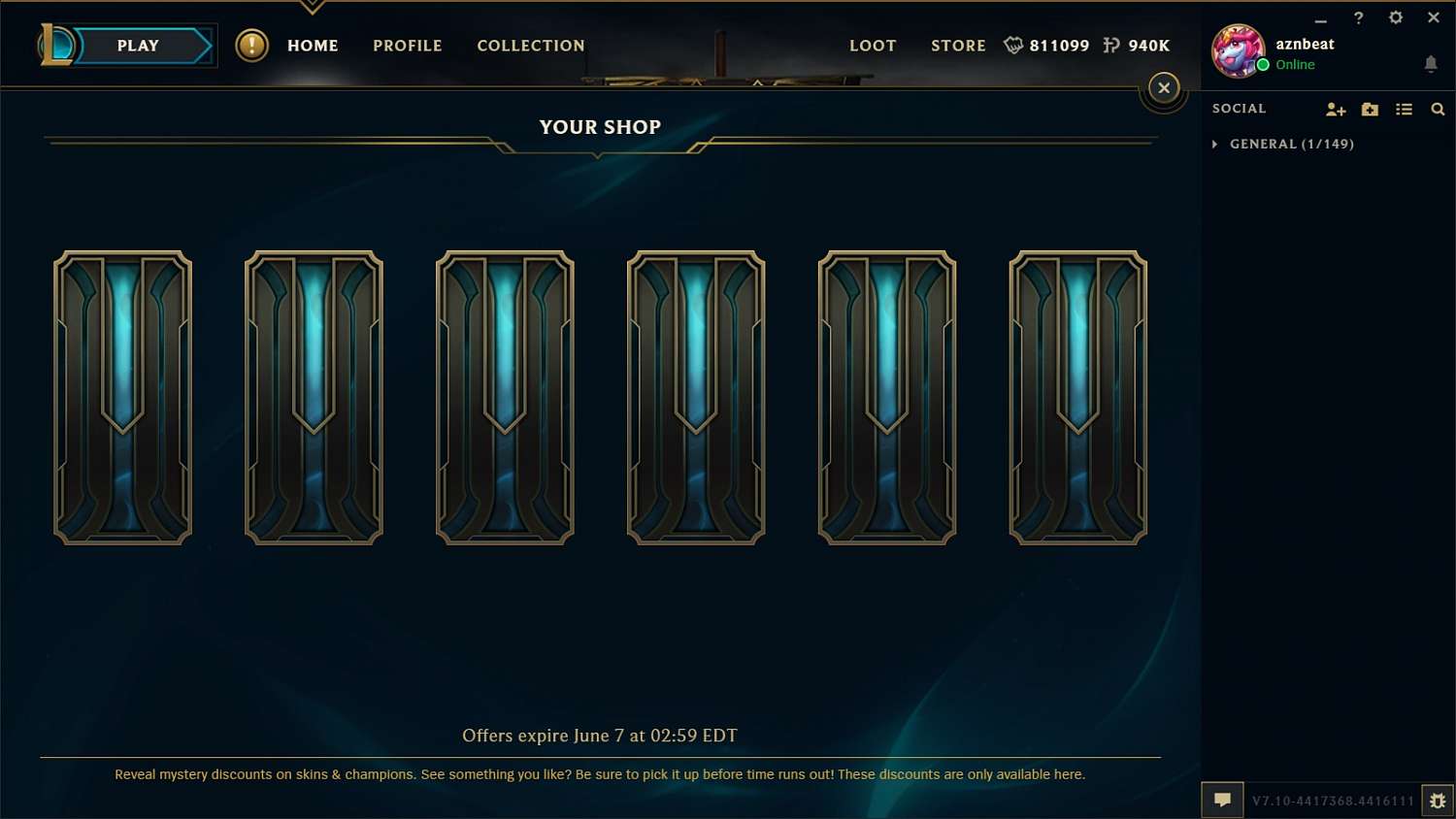Image resolution: width=1456 pixels, height=819 pixels.
Task: Open the client settings gear icon
Action: [1396, 17]
